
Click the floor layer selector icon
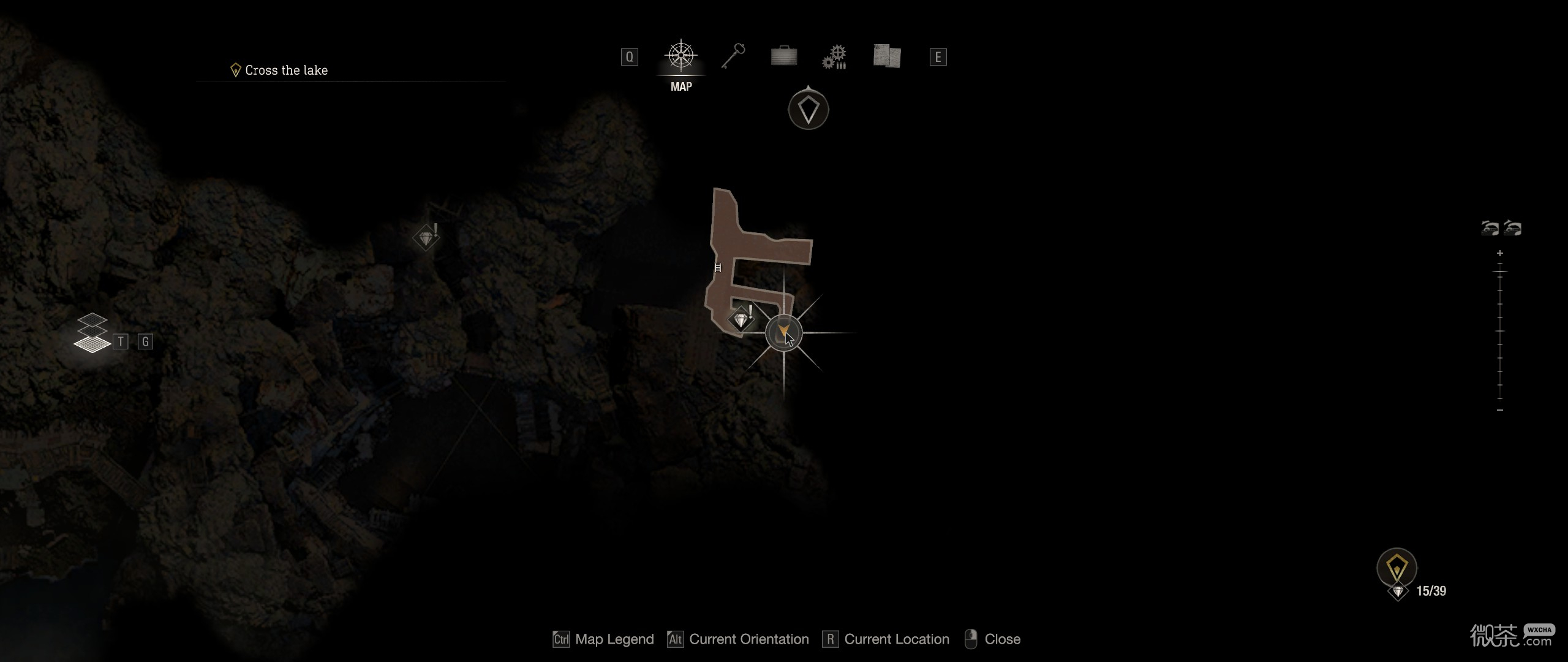tap(92, 334)
